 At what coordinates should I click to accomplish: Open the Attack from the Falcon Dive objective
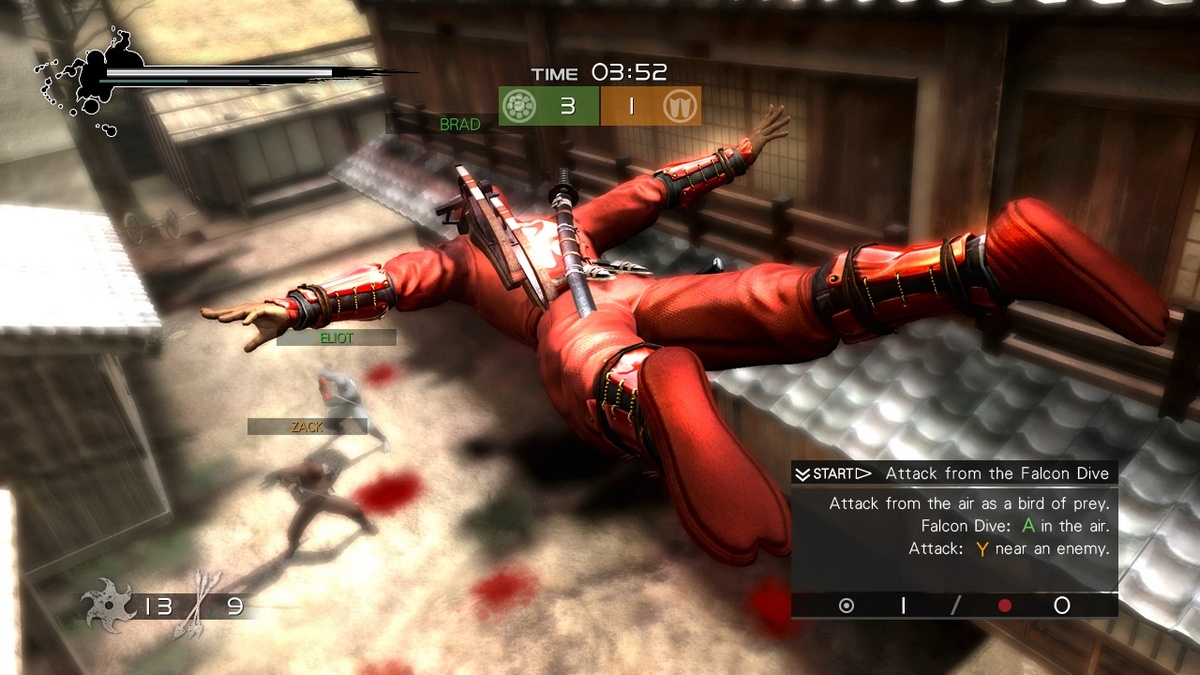point(996,473)
